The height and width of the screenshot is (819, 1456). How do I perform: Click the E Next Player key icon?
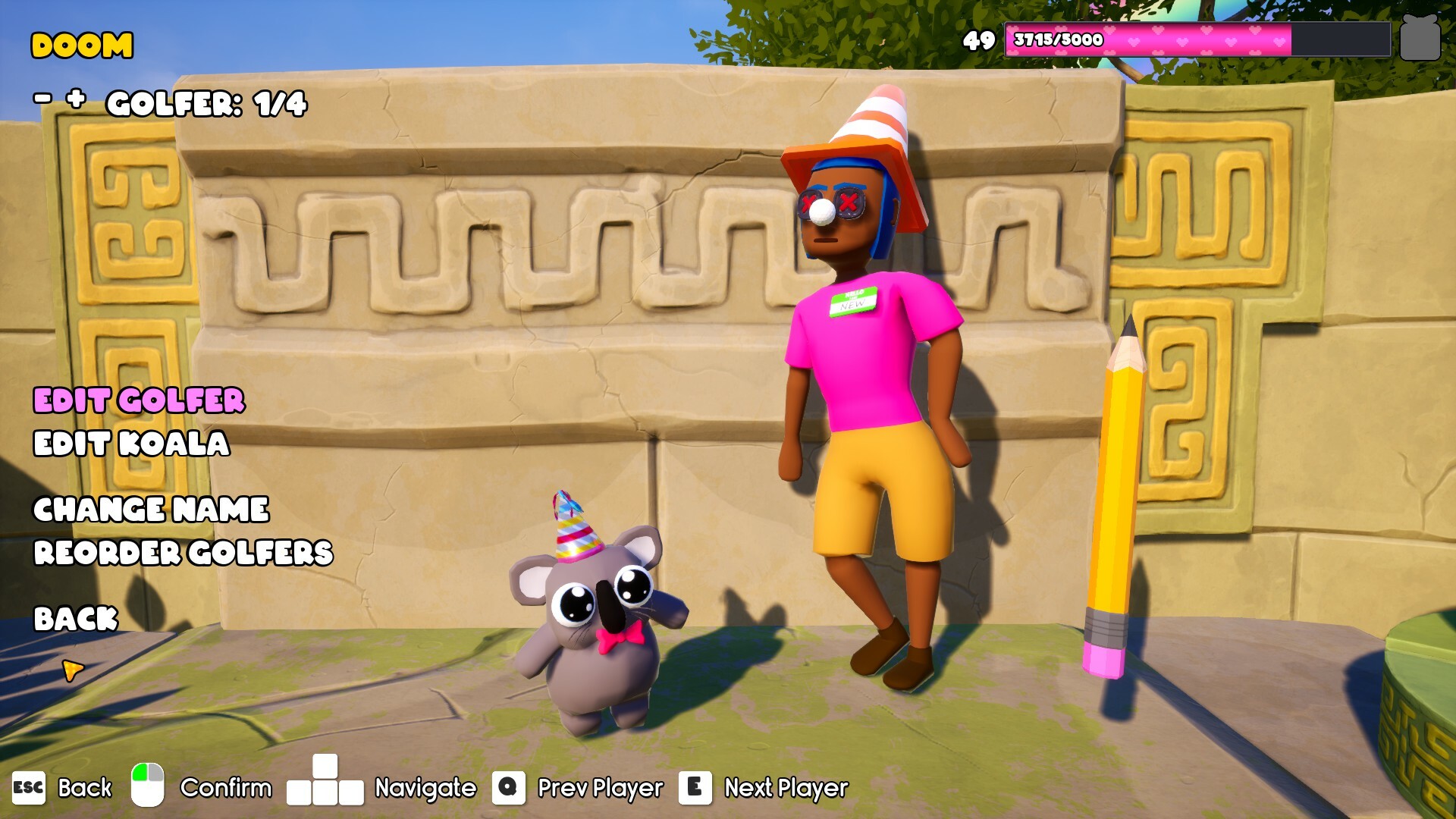coord(696,788)
